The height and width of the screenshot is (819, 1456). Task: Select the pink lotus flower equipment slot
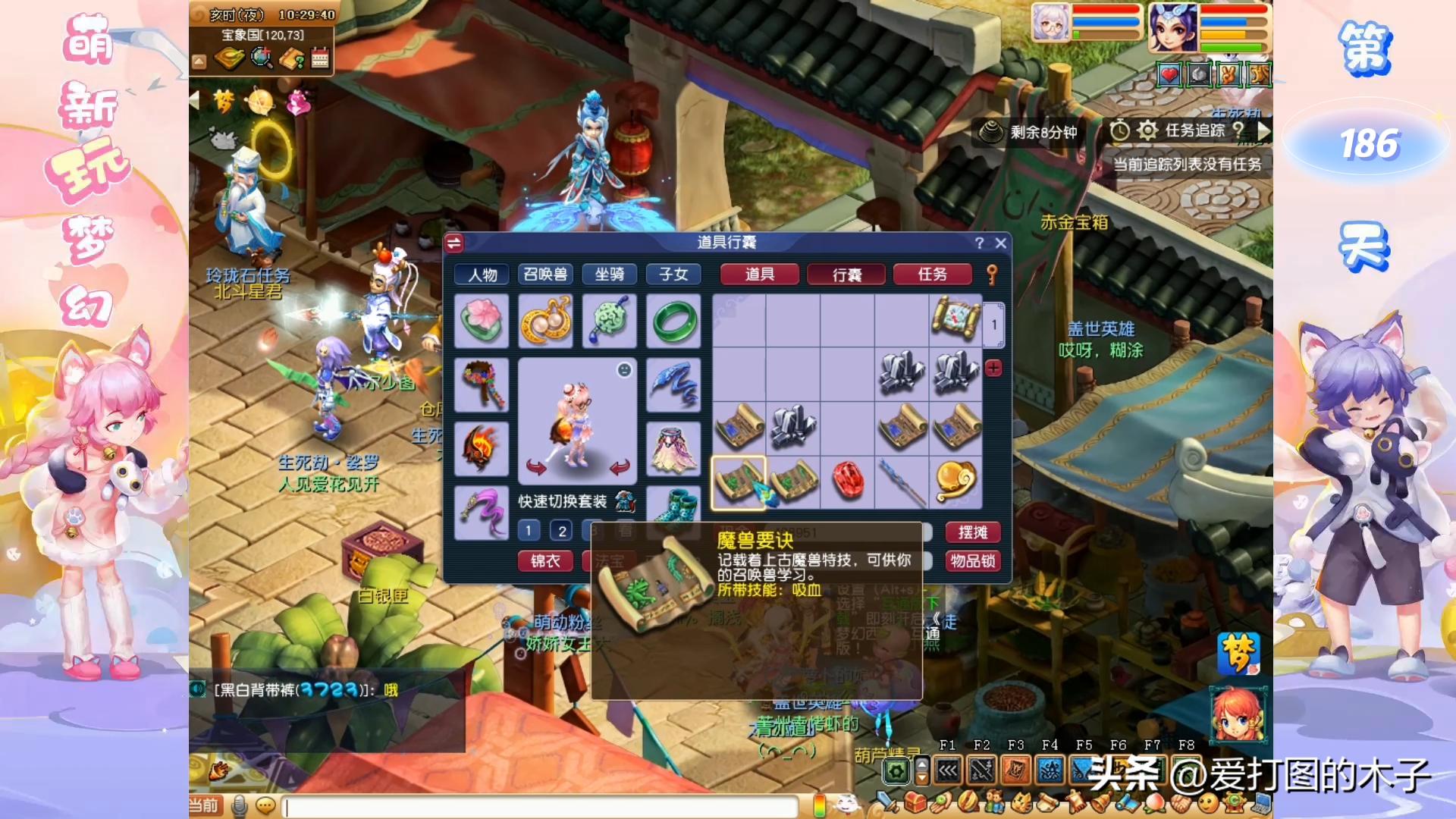[481, 321]
